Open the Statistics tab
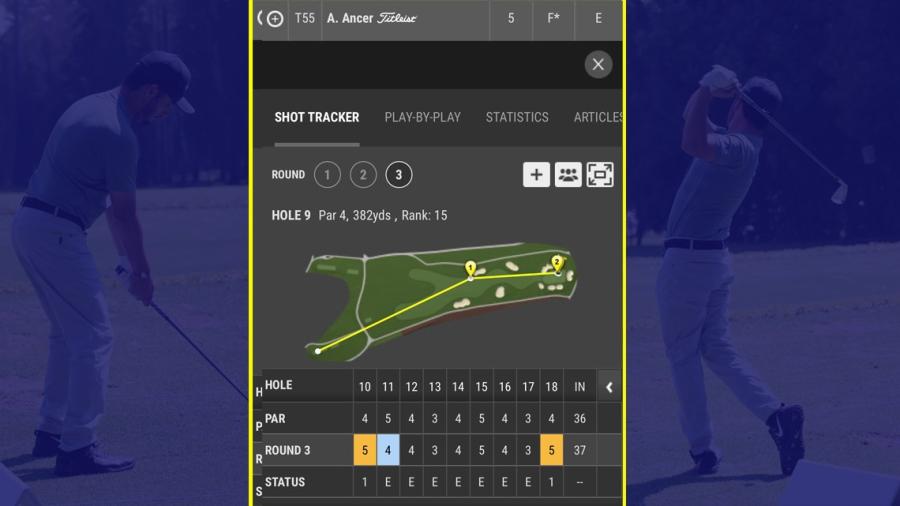900x506 pixels. pyautogui.click(x=517, y=117)
